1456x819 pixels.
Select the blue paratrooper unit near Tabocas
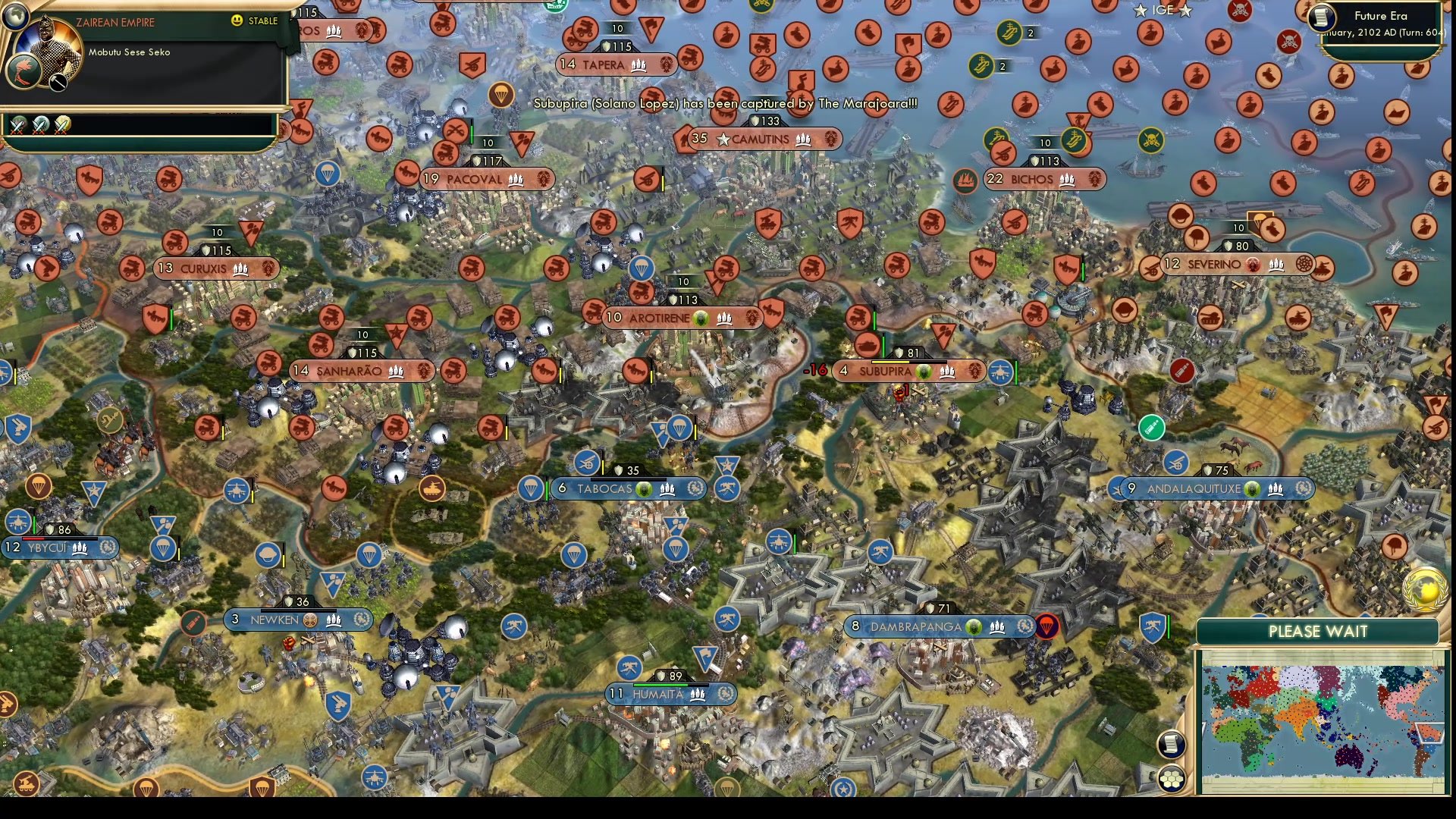(529, 489)
